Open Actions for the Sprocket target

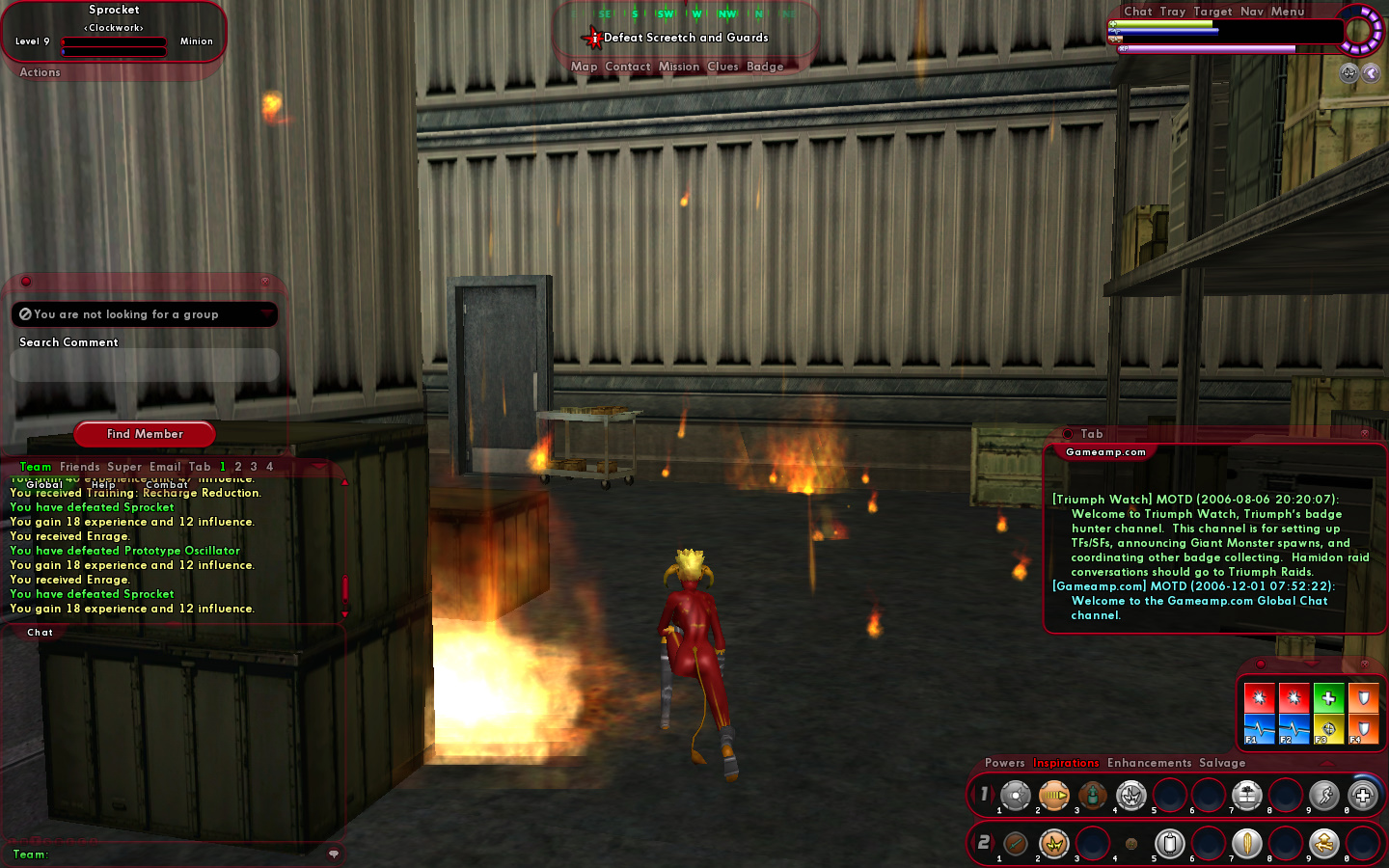point(40,72)
